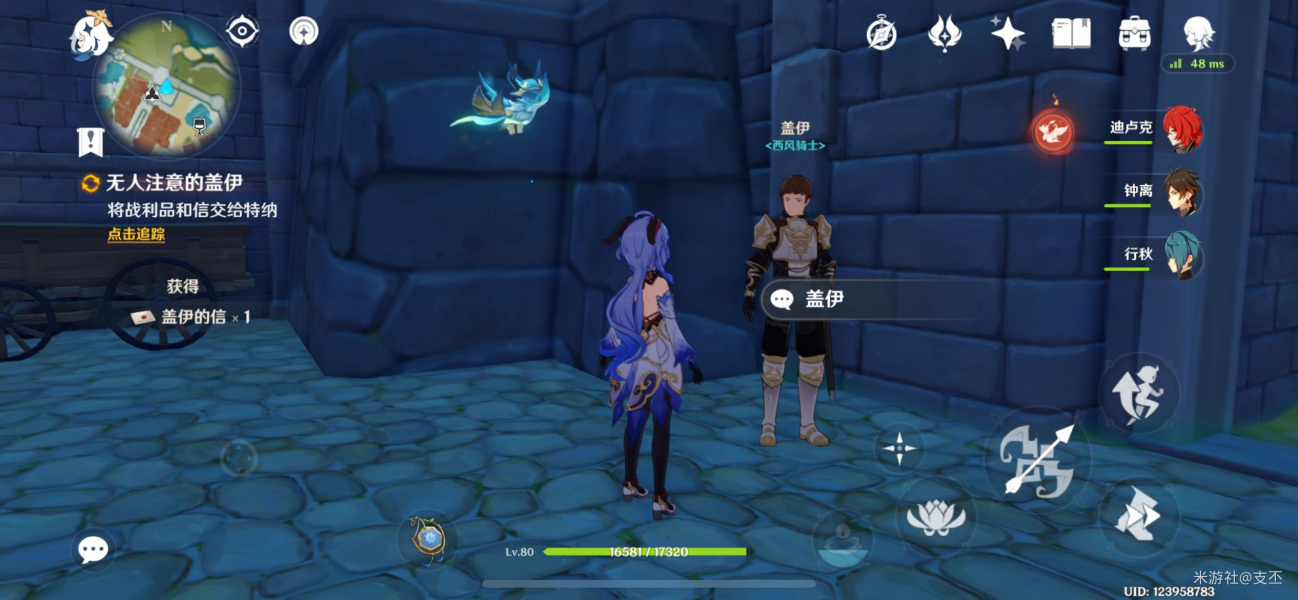Image resolution: width=1298 pixels, height=600 pixels.
Task: Open the Adventurer Handbook book icon
Action: [x=1071, y=34]
